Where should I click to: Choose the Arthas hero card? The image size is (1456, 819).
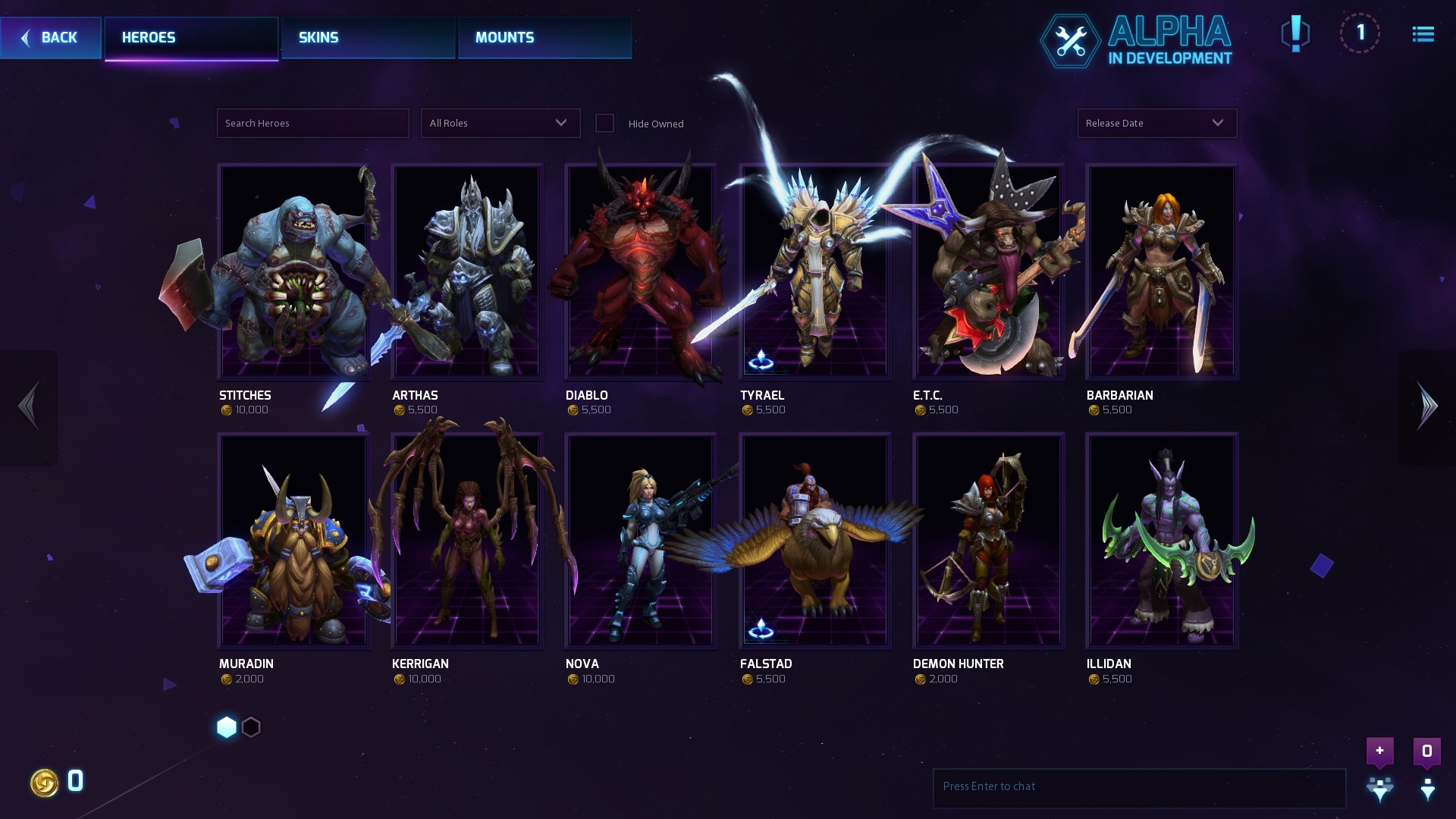(467, 271)
